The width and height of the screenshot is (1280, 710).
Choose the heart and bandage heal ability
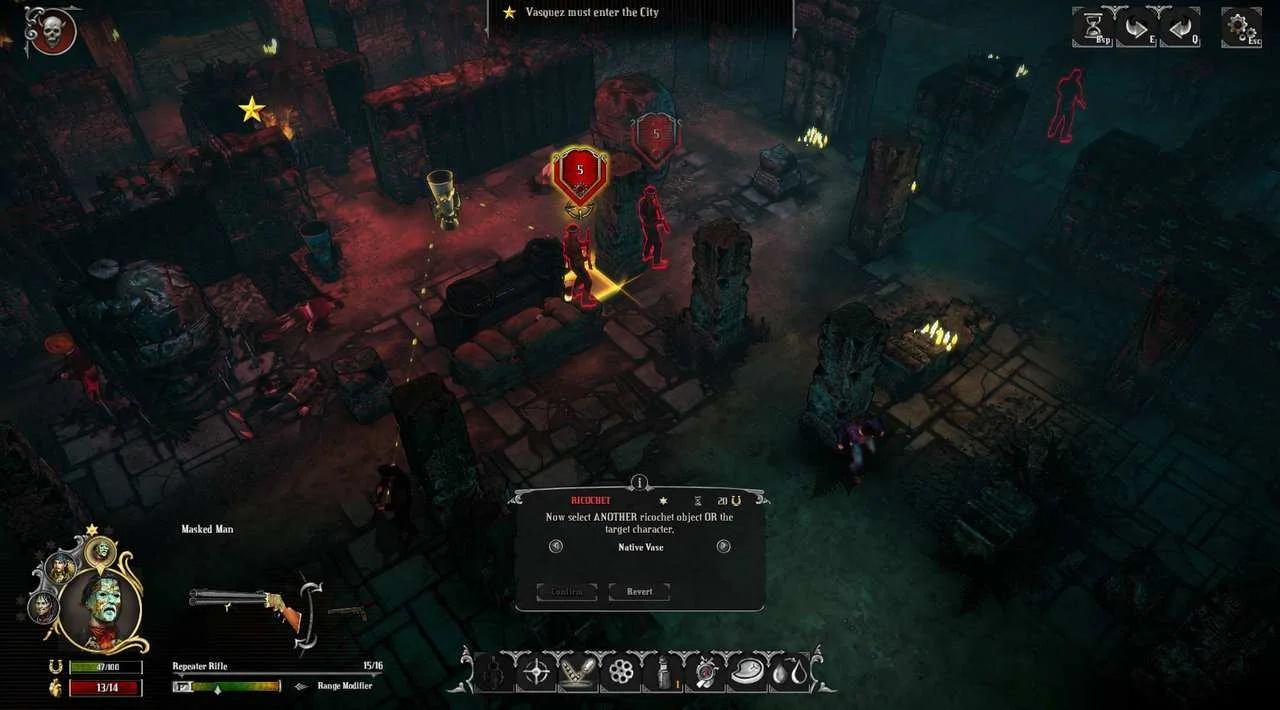[706, 672]
